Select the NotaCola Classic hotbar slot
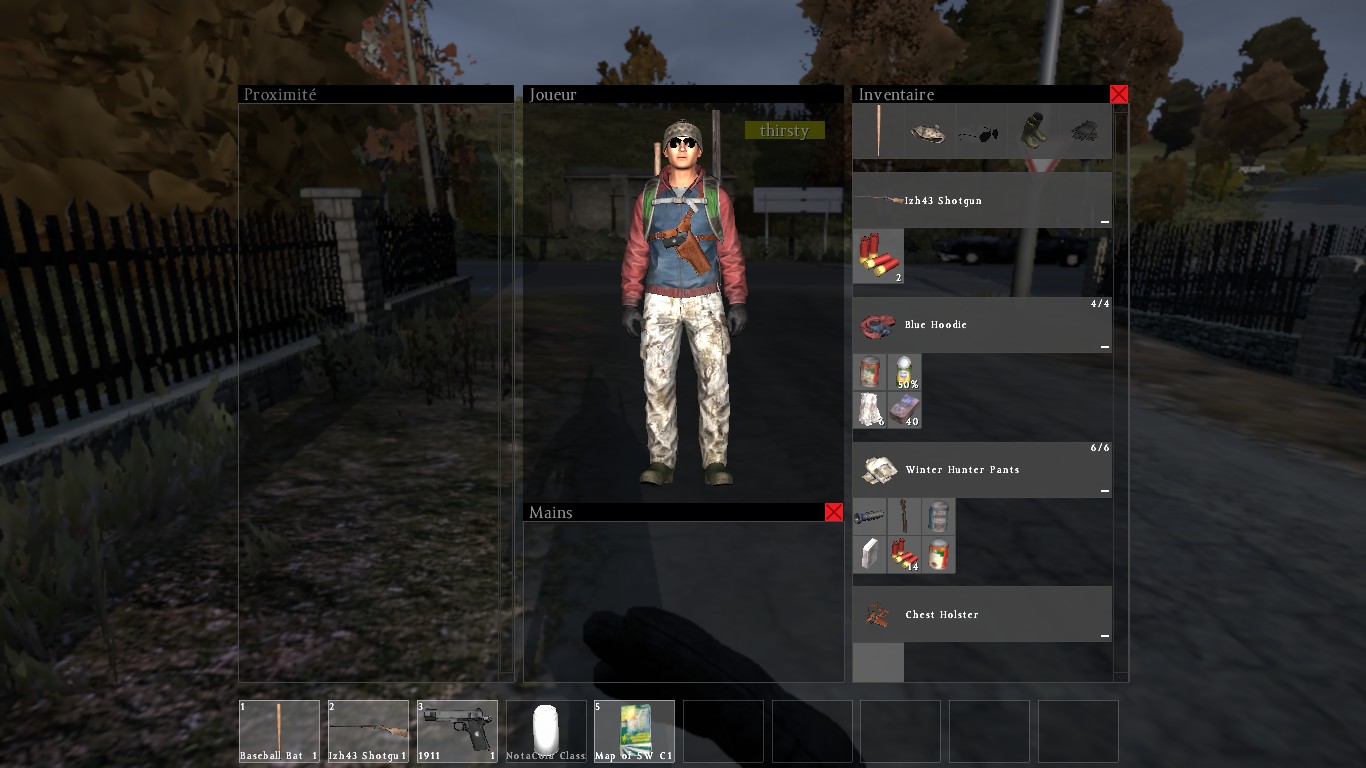This screenshot has height=768, width=1366. [x=546, y=731]
